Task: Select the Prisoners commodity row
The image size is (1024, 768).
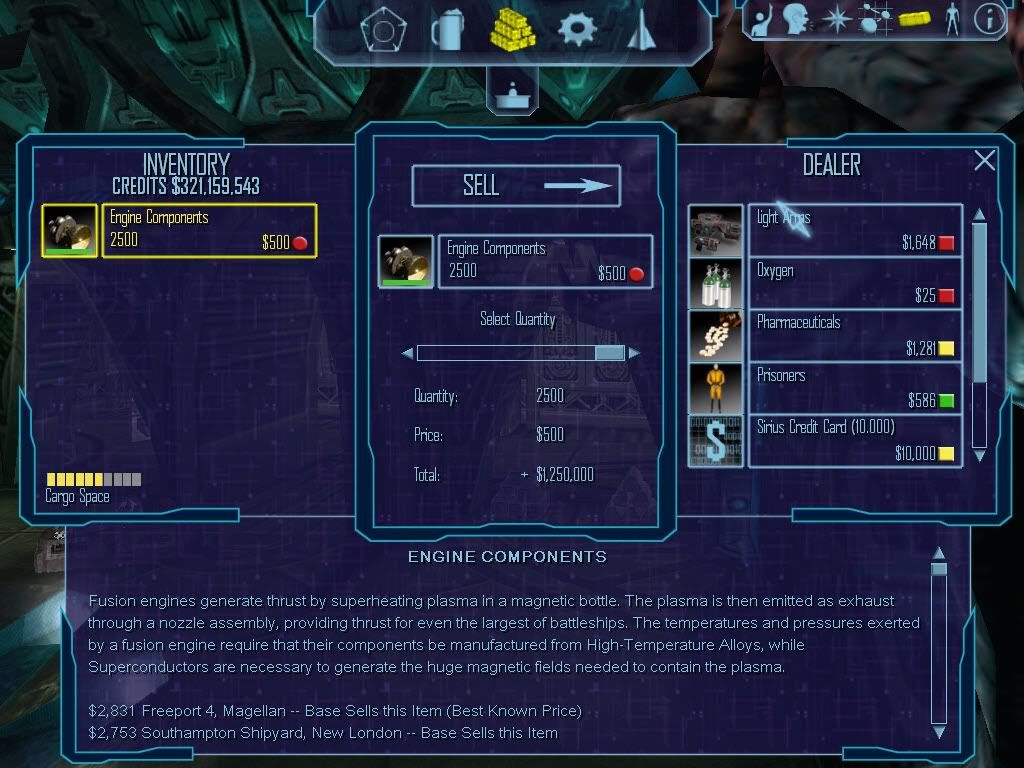Action: 854,388
